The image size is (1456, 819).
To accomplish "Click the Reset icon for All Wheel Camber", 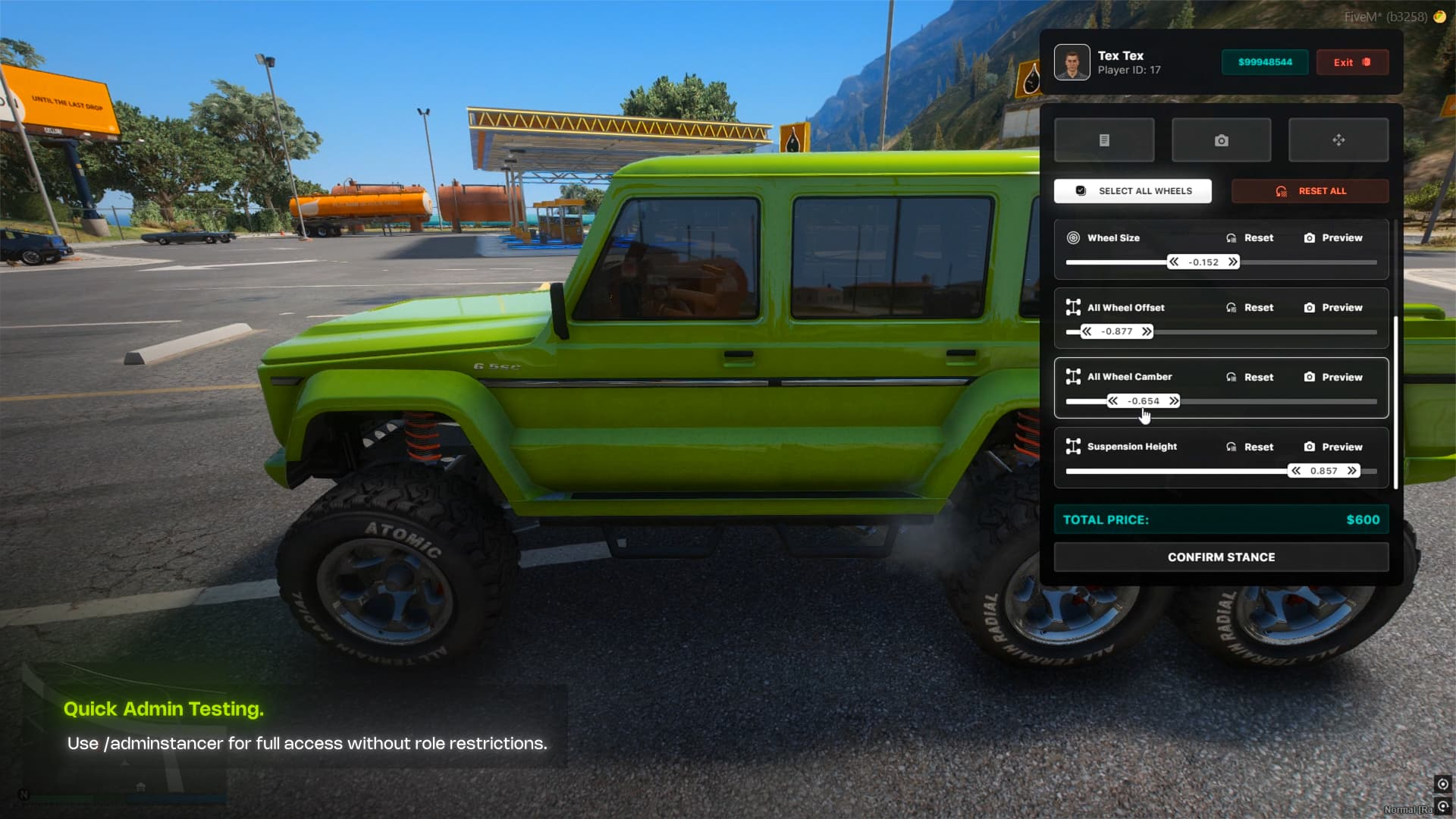I will click(x=1233, y=377).
